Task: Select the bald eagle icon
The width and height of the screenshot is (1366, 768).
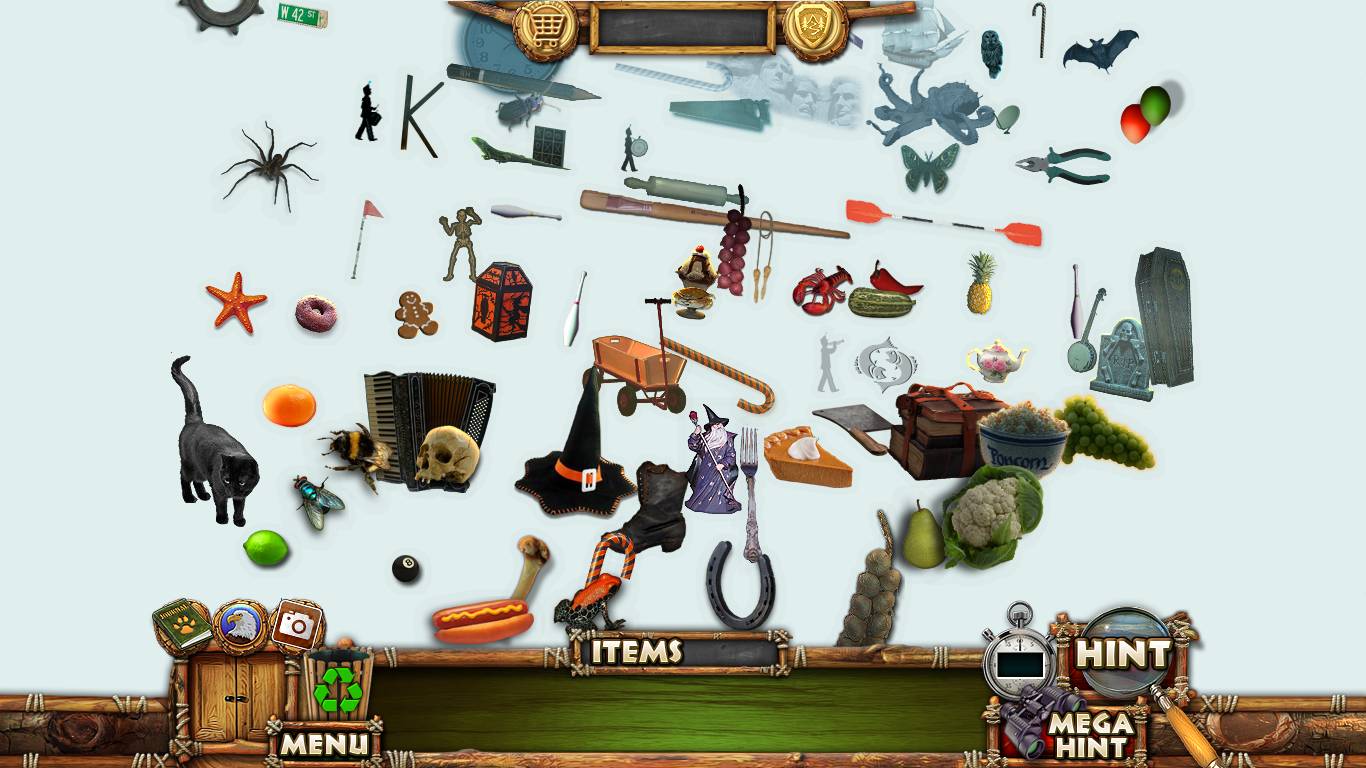Action: pos(240,627)
